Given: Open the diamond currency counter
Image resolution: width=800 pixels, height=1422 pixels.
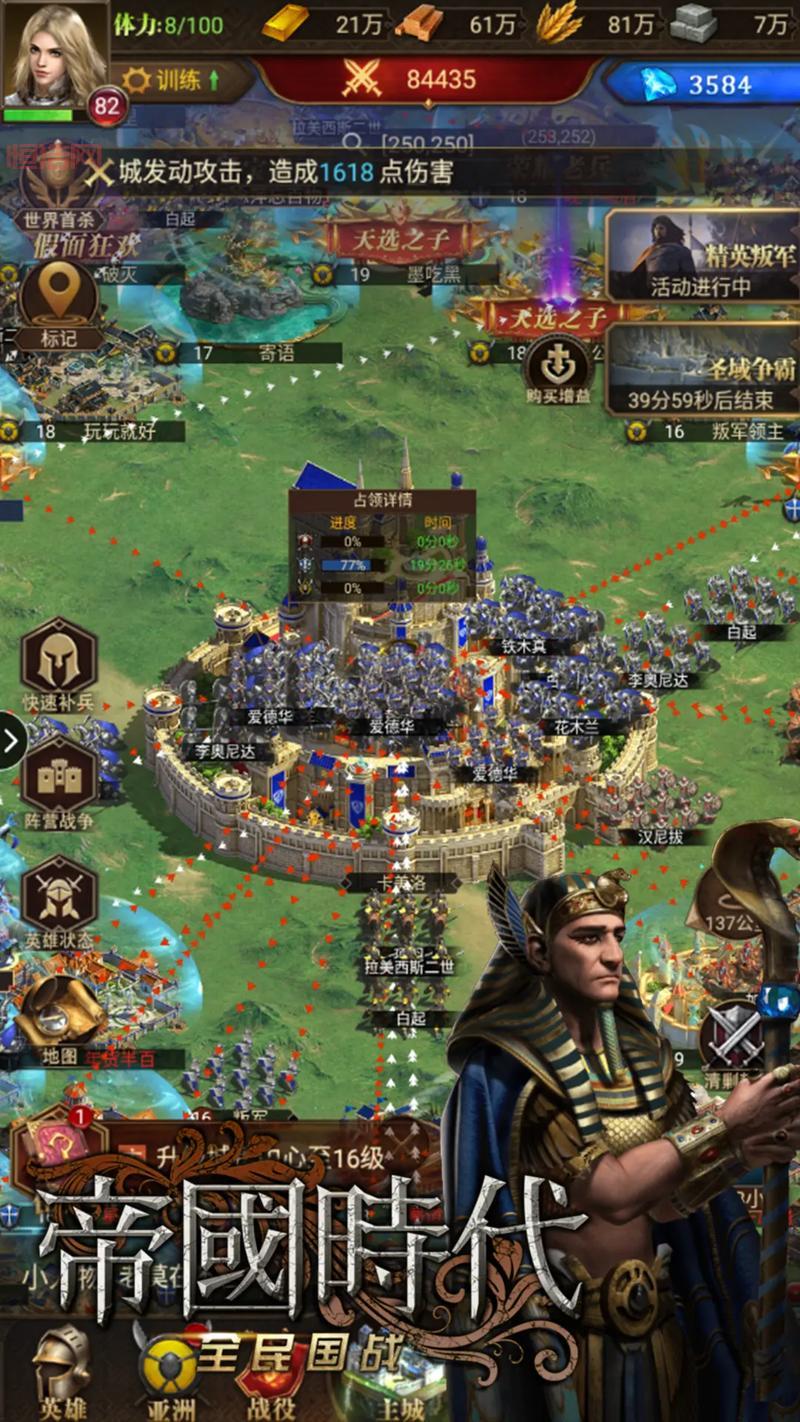Looking at the screenshot, I should [702, 83].
